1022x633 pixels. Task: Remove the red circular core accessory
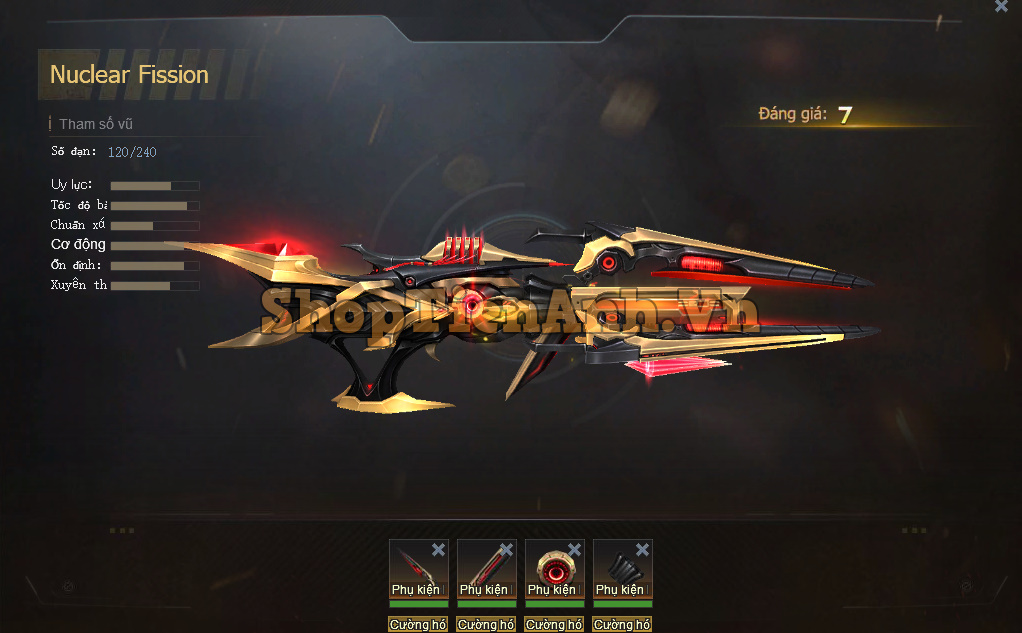click(x=574, y=550)
